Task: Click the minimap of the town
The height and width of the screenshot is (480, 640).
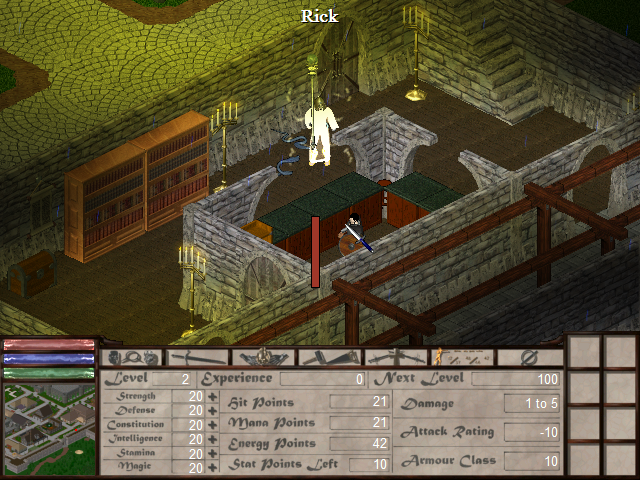Action: point(48,430)
